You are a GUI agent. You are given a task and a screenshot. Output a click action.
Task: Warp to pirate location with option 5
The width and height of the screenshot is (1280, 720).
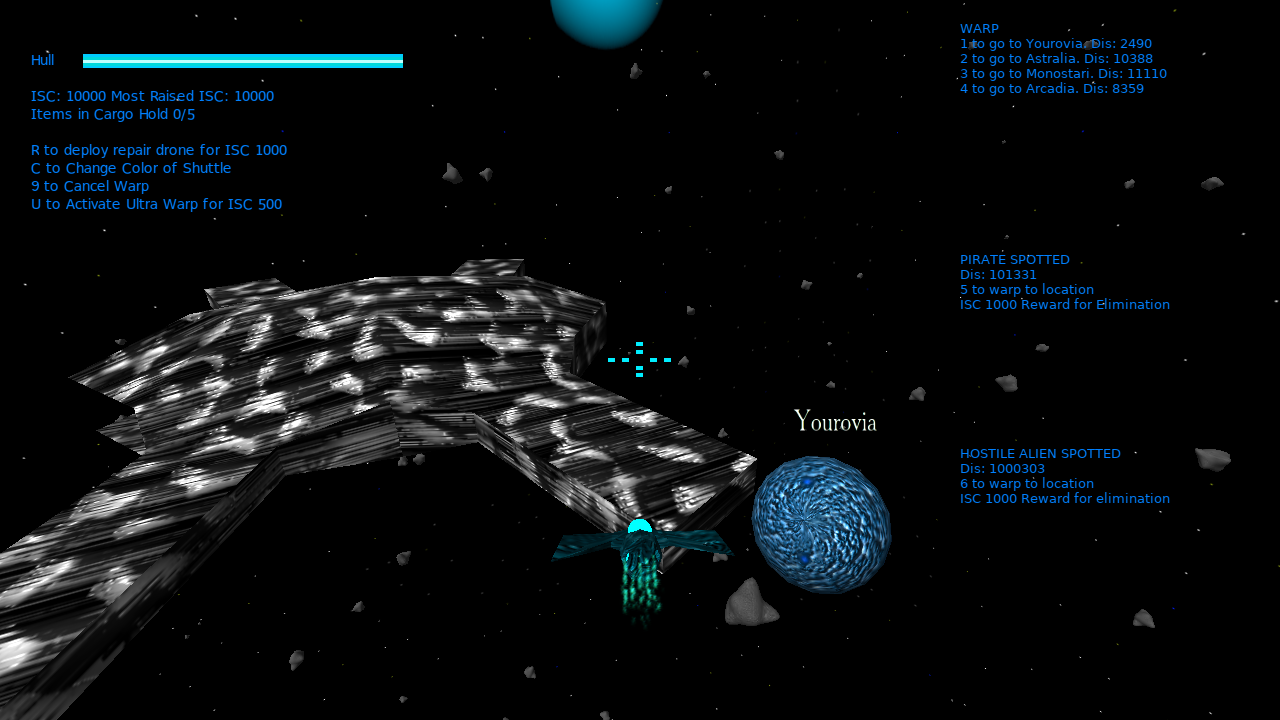pyautogui.click(x=1026, y=289)
